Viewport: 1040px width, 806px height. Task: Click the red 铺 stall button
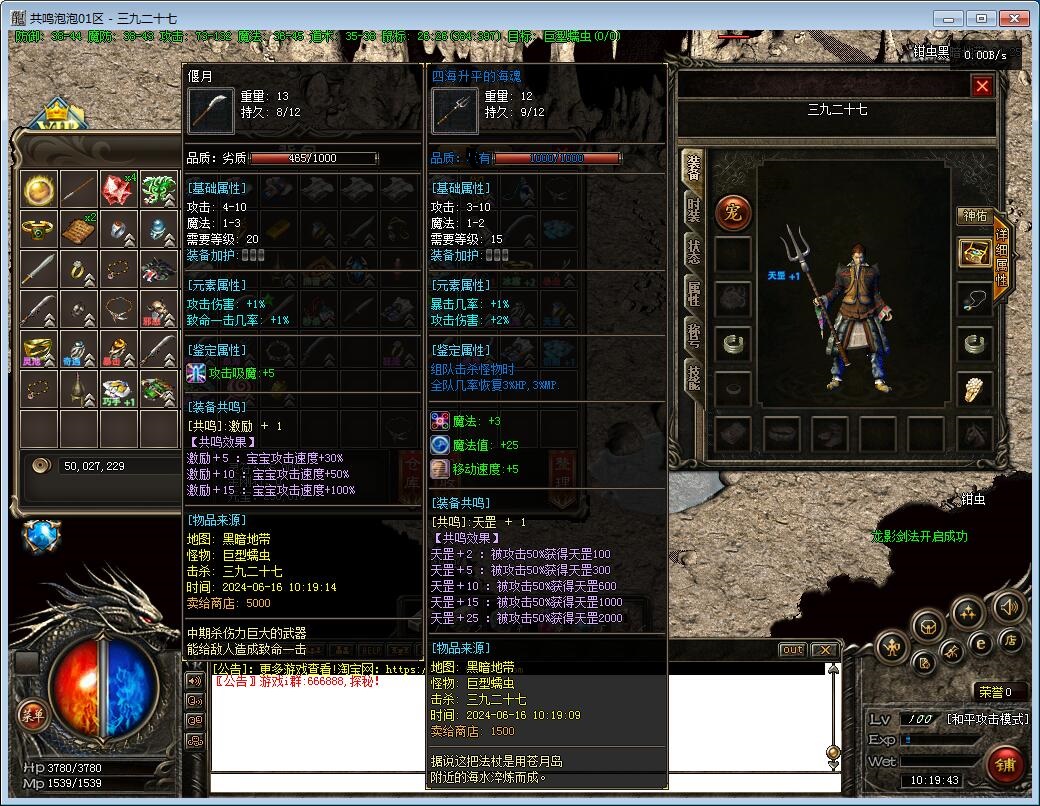tap(1004, 763)
